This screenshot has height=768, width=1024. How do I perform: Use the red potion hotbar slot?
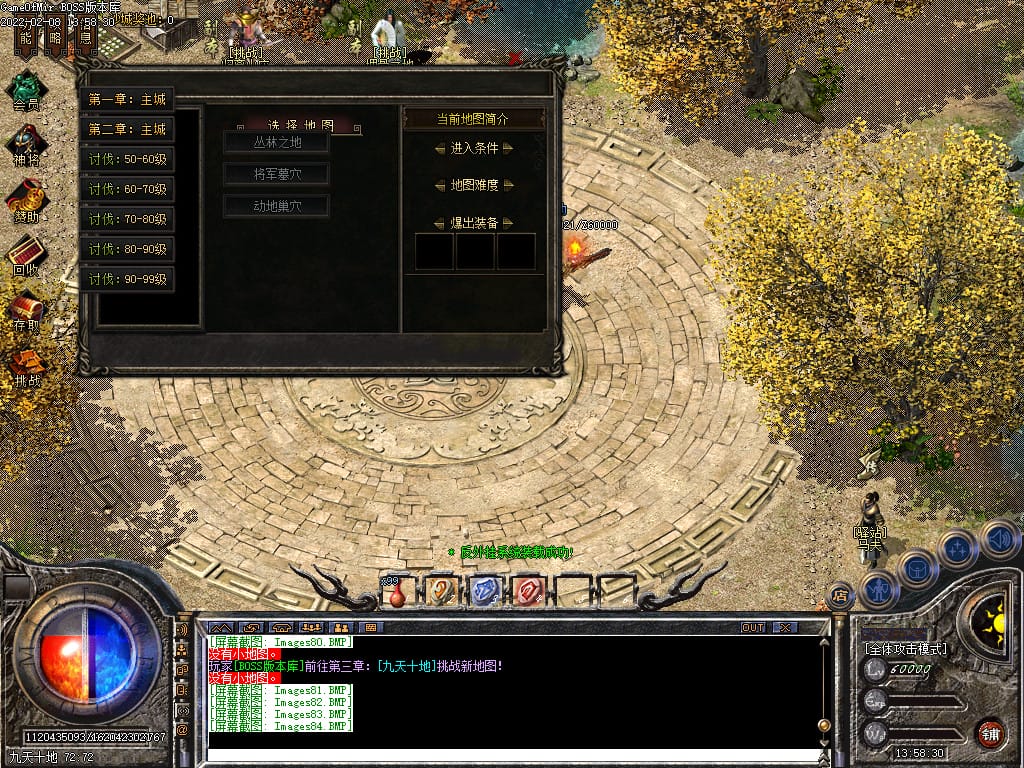tap(398, 592)
